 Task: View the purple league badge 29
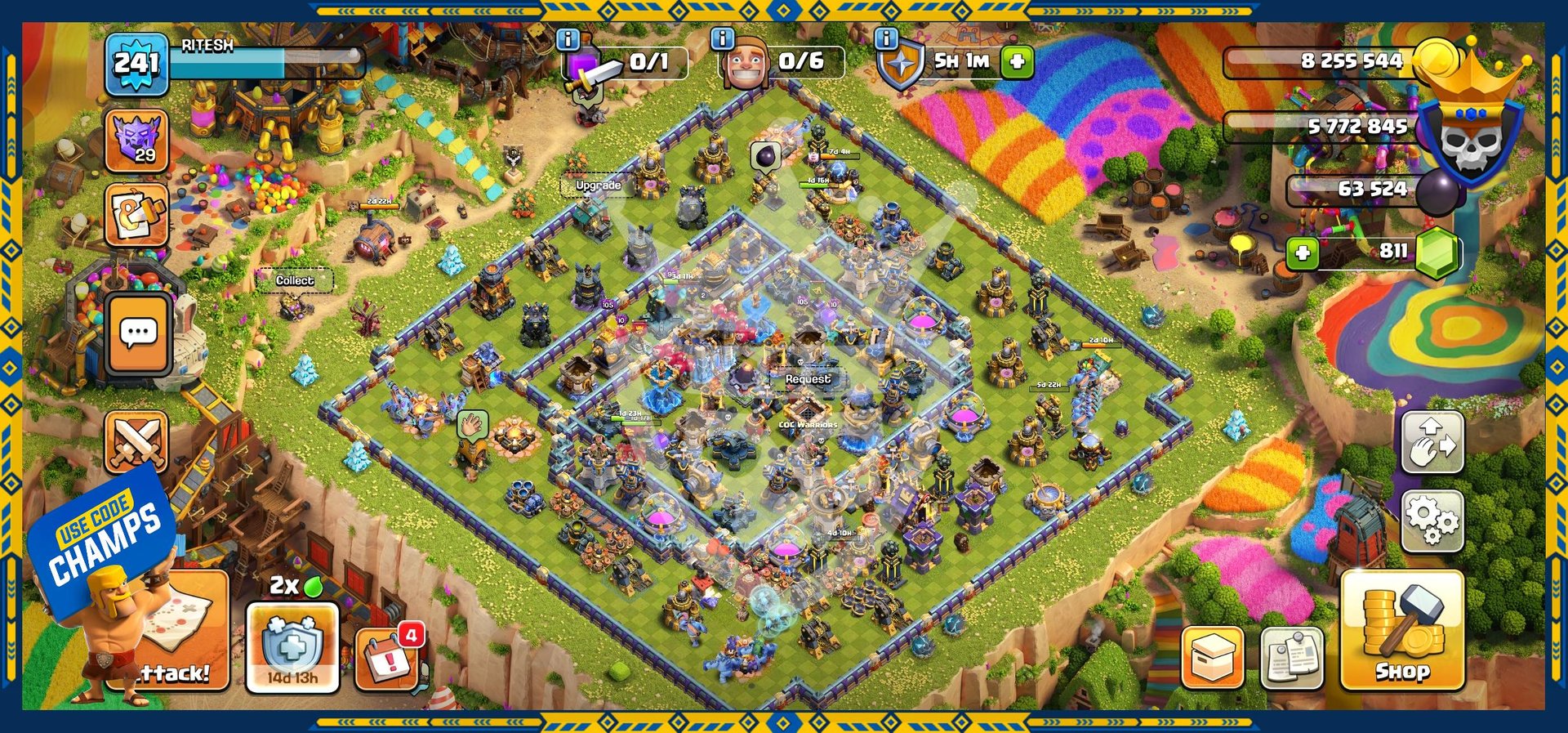click(136, 141)
